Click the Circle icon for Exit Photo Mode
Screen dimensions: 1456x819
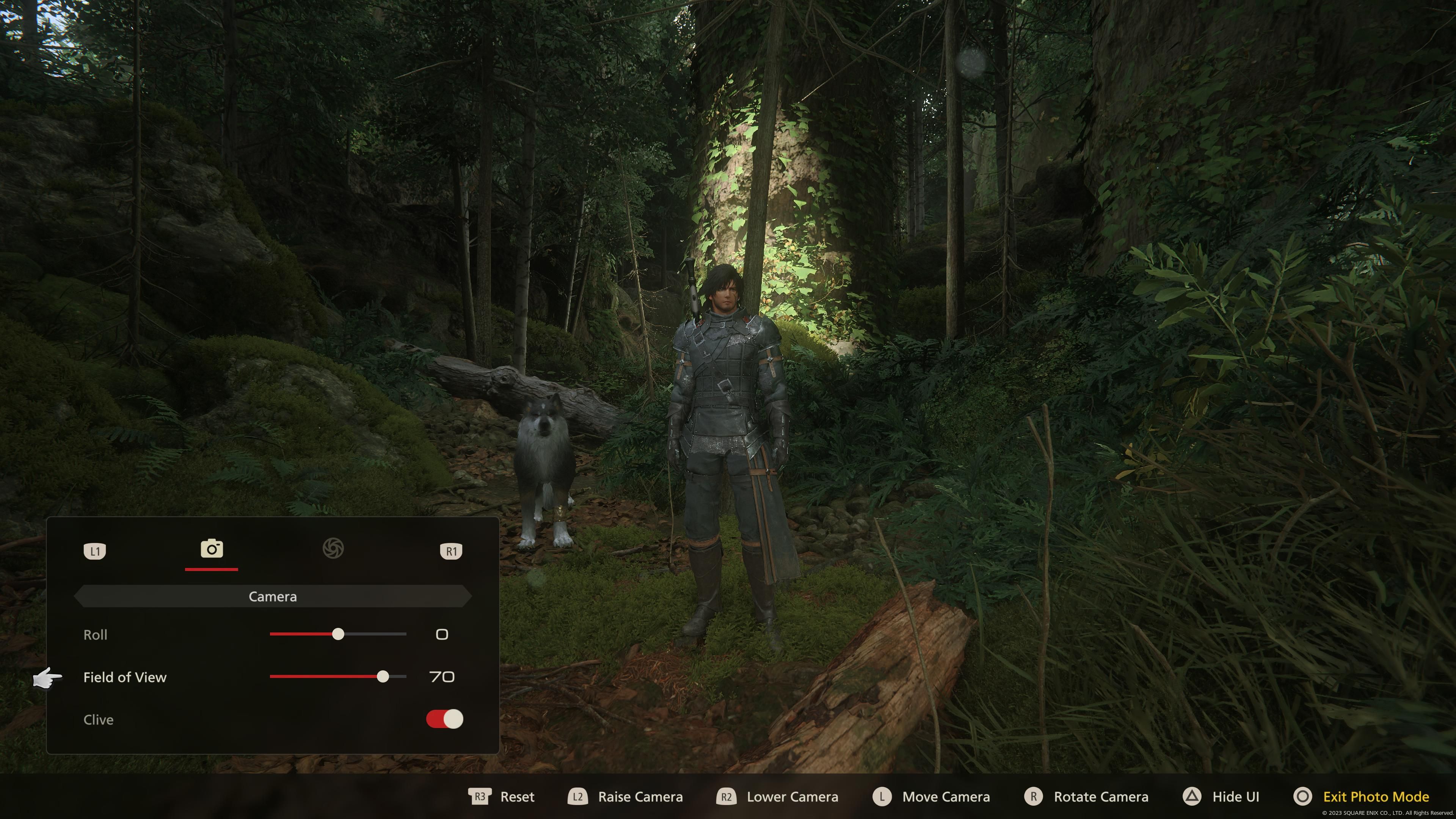1301,796
